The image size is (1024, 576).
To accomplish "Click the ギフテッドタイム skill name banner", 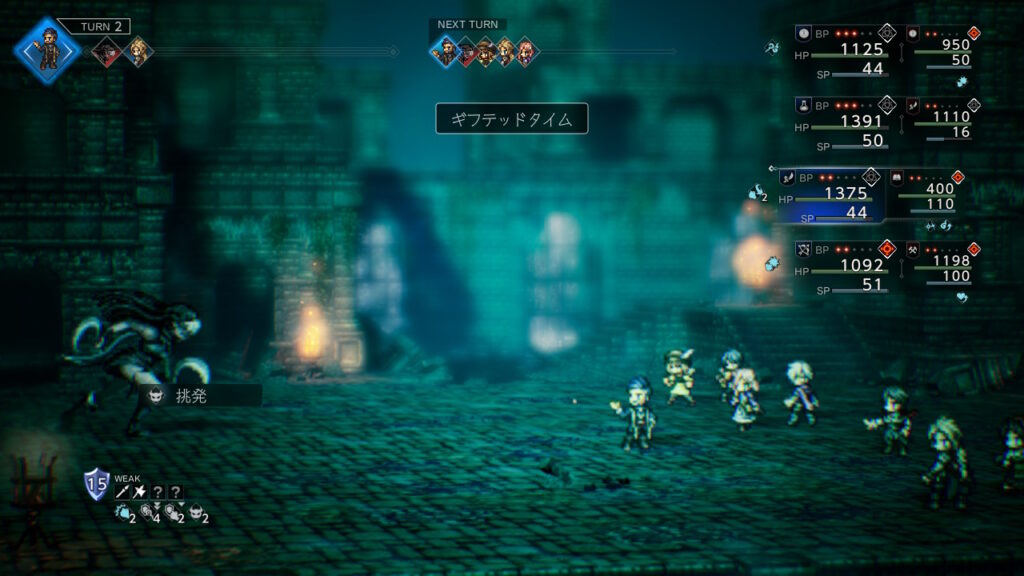I will 511,119.
